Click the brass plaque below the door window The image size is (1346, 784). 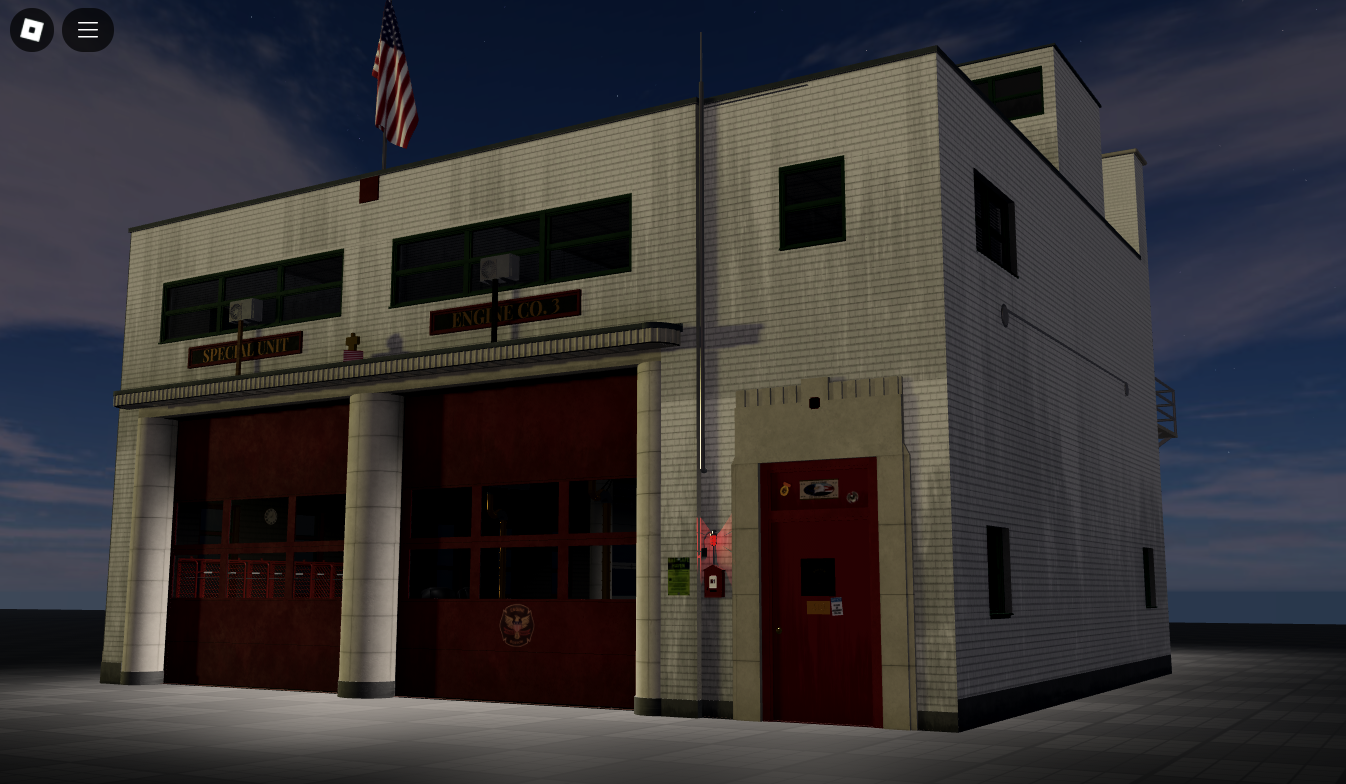(817, 605)
